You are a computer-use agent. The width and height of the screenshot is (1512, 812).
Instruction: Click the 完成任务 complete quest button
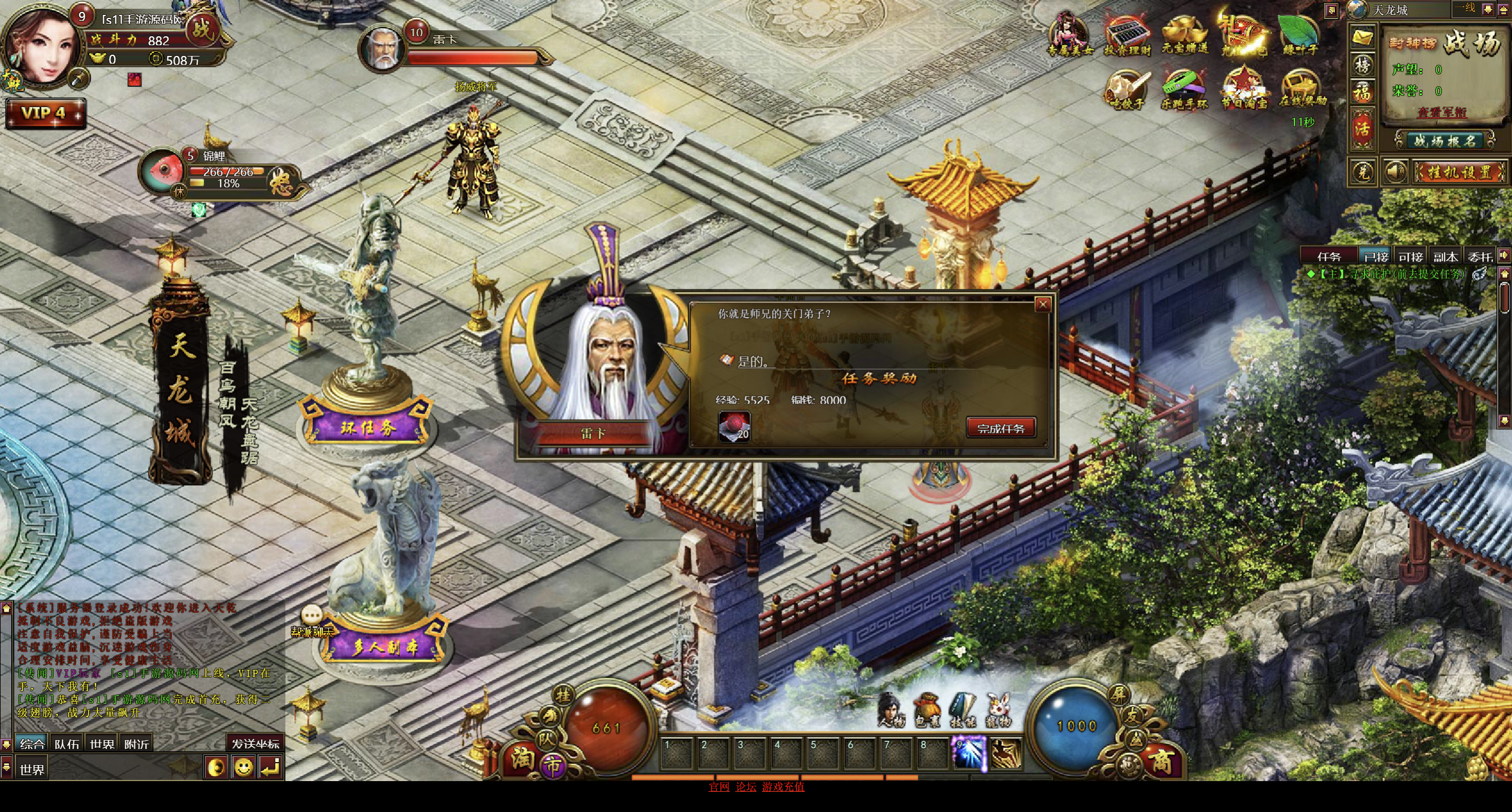pos(1001,428)
